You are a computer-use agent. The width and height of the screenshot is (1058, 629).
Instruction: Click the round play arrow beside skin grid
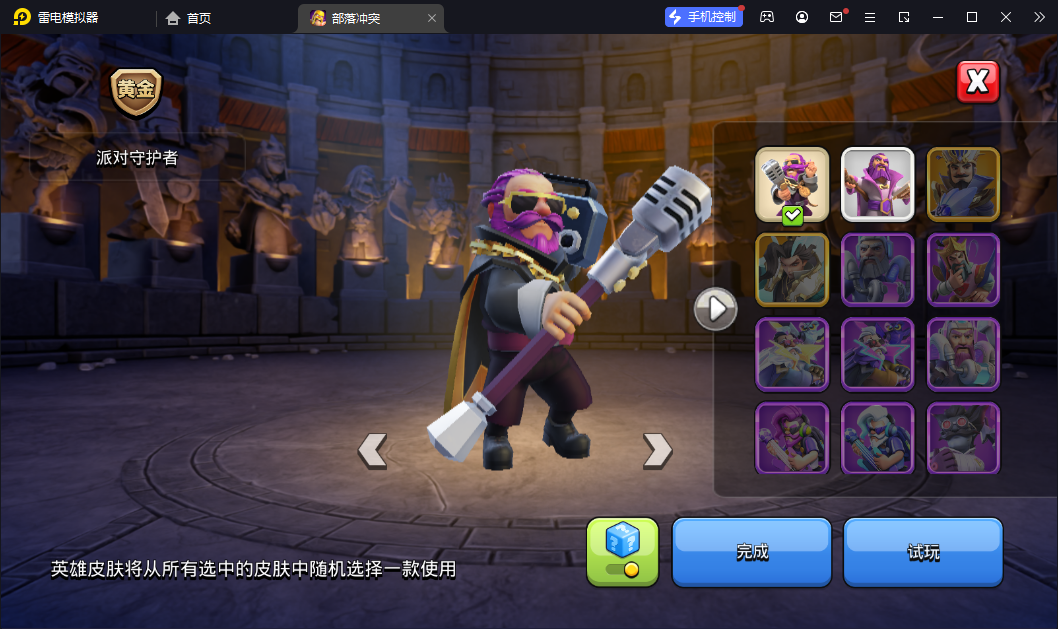(x=716, y=309)
